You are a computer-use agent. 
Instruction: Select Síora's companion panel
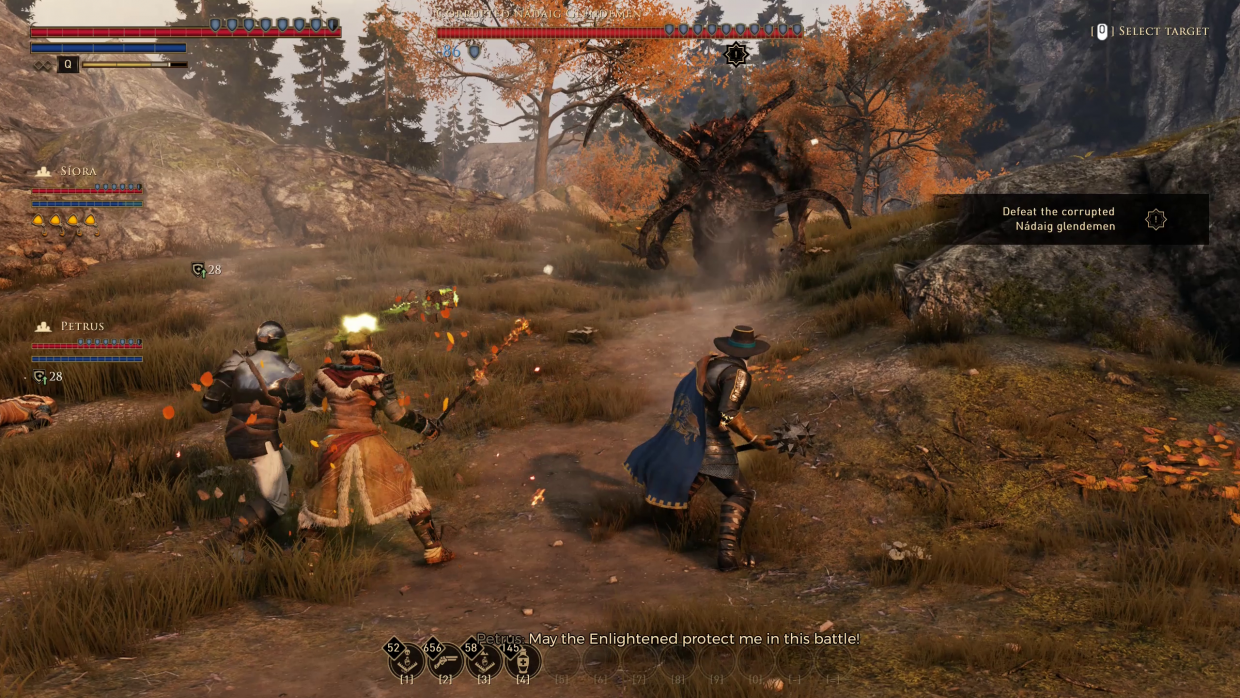87,190
